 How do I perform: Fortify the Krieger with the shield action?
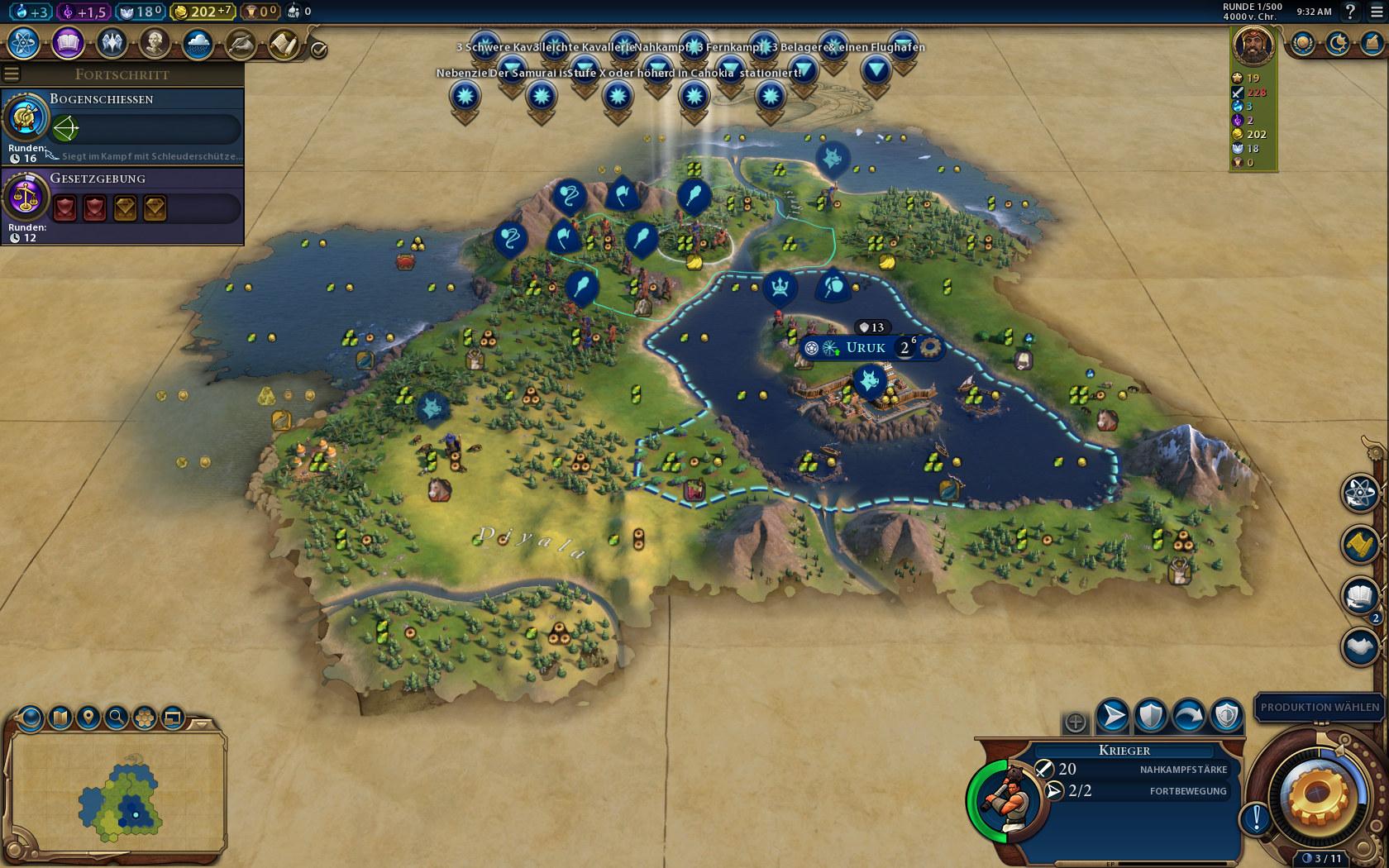coord(1151,716)
